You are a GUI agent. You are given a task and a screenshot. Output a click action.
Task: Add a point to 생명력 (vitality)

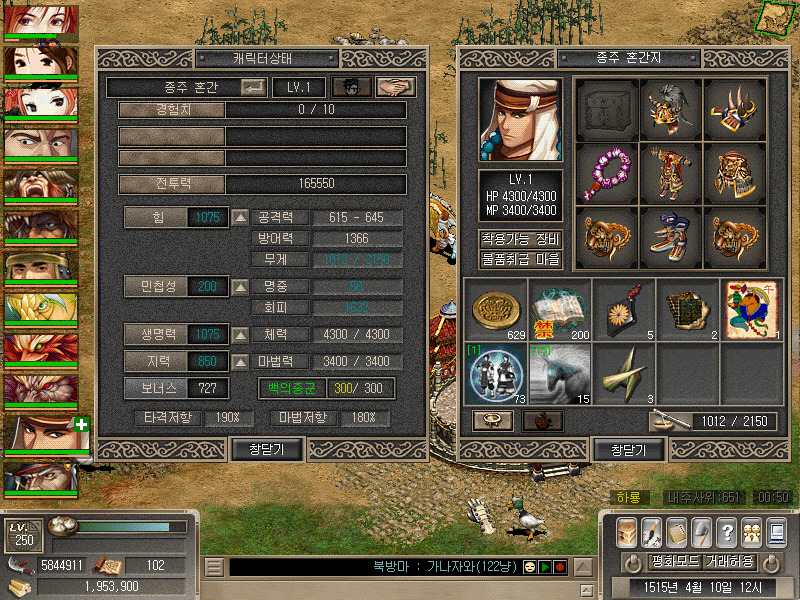pyautogui.click(x=240, y=334)
